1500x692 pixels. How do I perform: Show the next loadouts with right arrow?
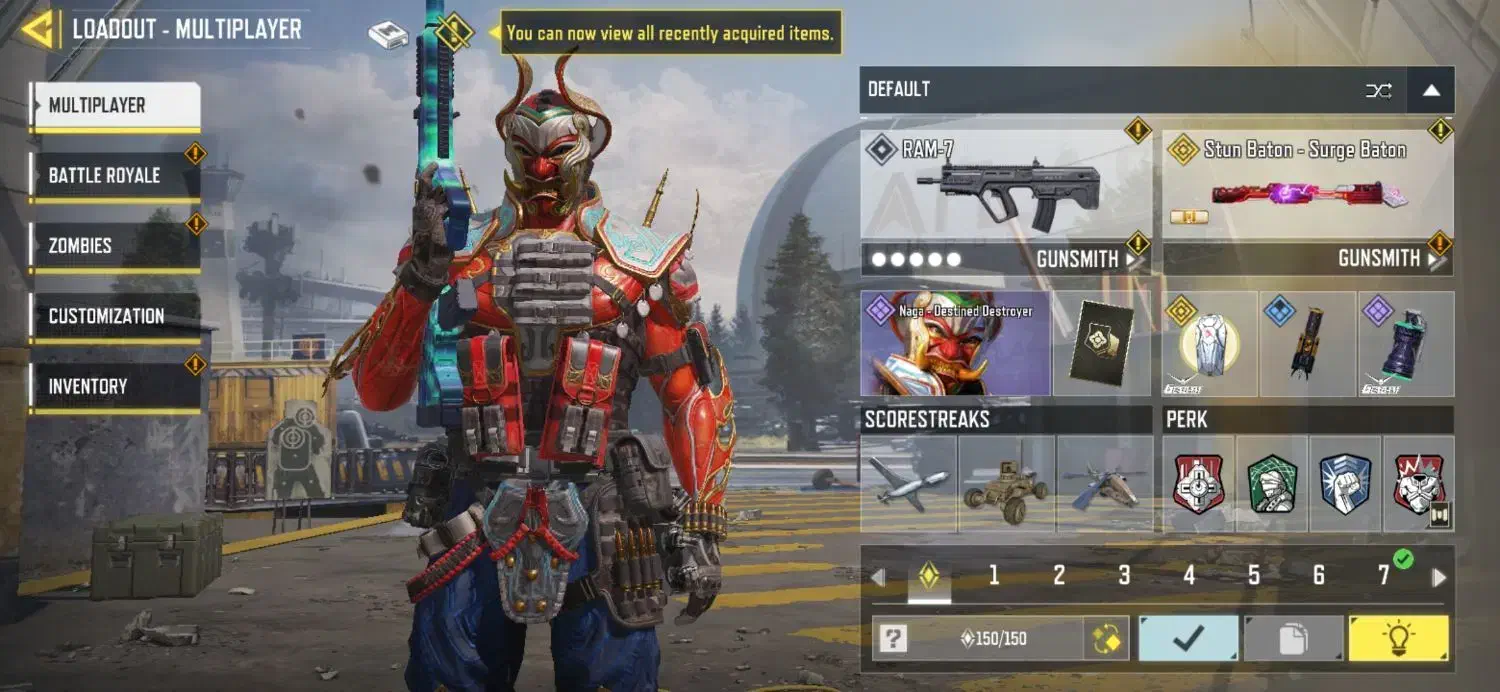[x=1439, y=577]
